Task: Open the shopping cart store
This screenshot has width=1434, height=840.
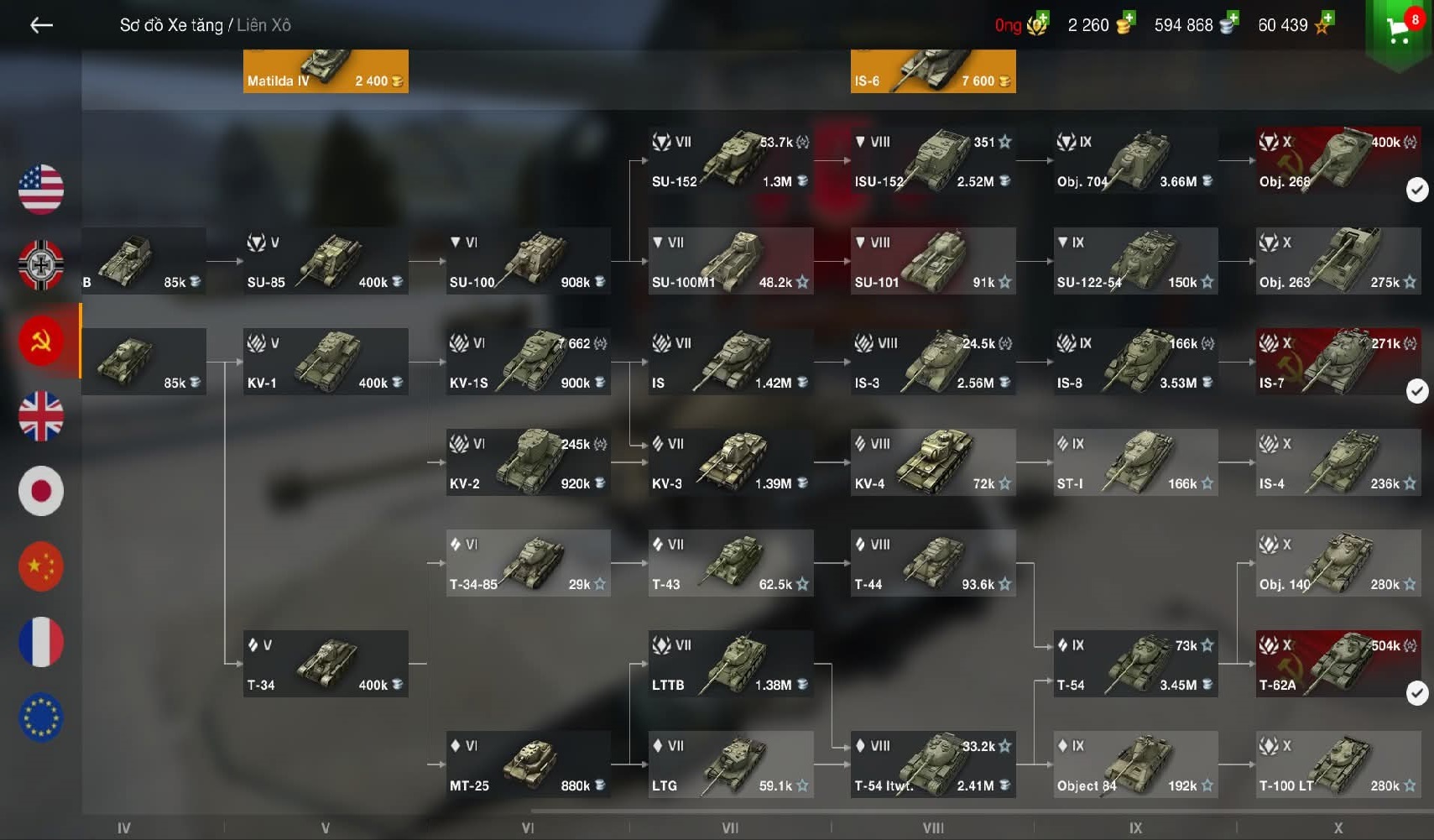Action: (1399, 30)
